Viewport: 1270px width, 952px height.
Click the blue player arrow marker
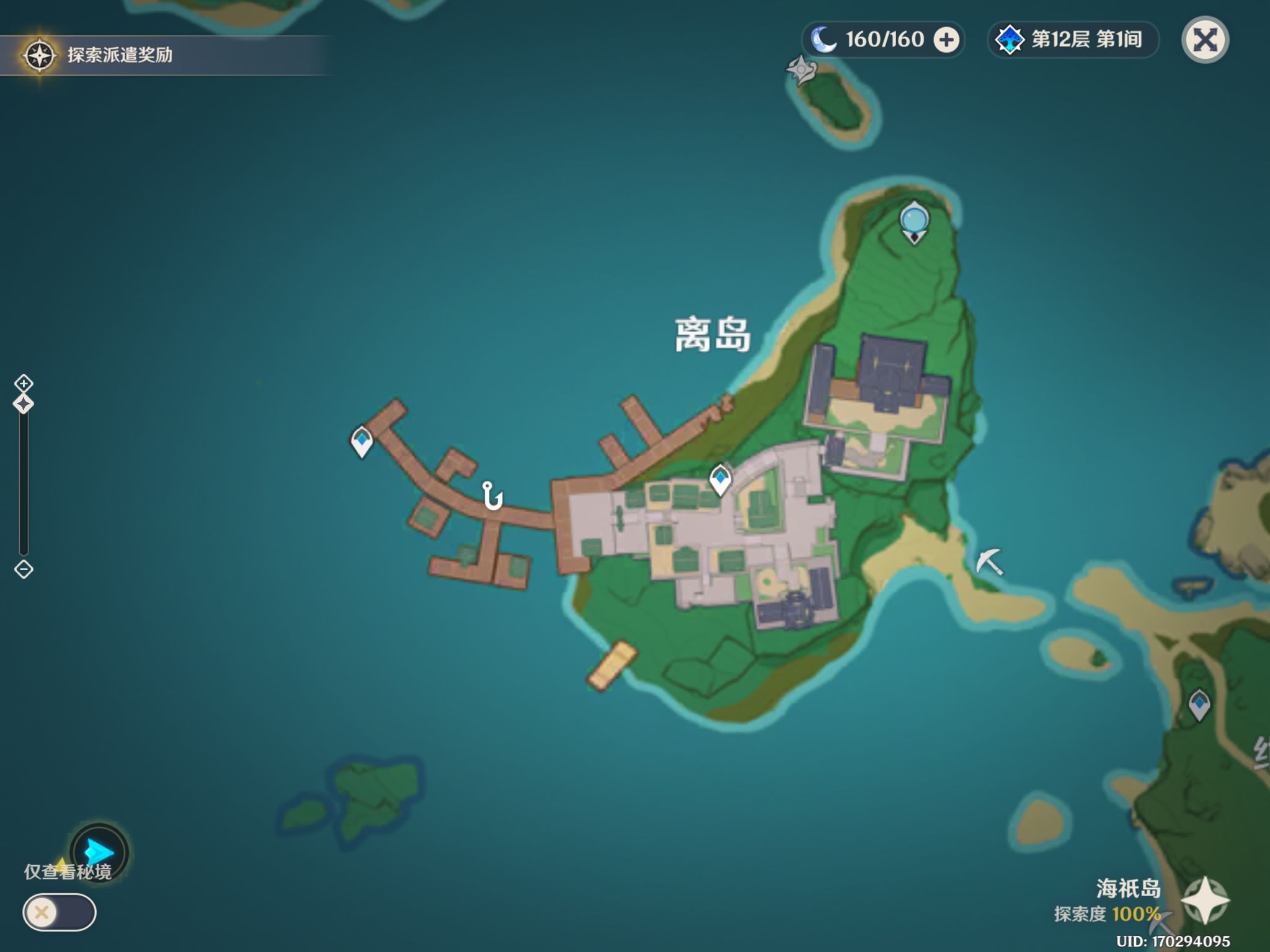pos(99,852)
